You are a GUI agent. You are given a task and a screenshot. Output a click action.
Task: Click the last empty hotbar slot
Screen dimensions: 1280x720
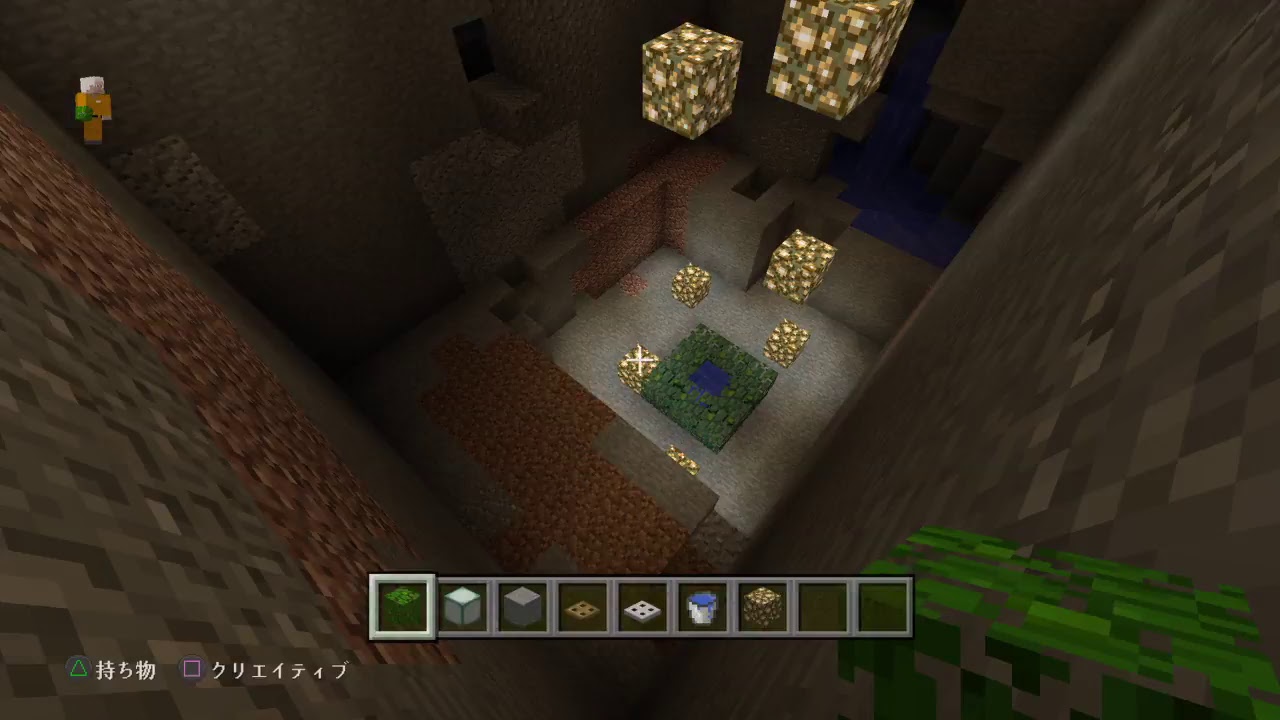[x=881, y=605]
